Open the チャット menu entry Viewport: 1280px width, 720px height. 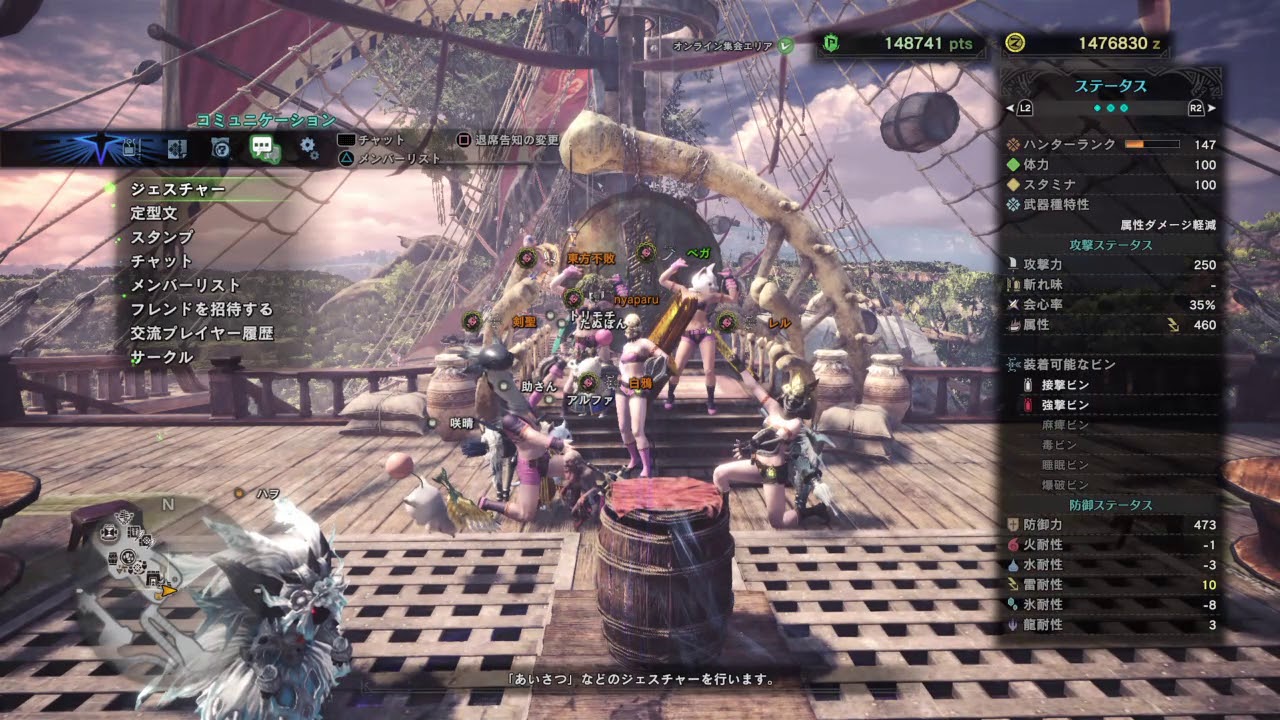[162, 261]
